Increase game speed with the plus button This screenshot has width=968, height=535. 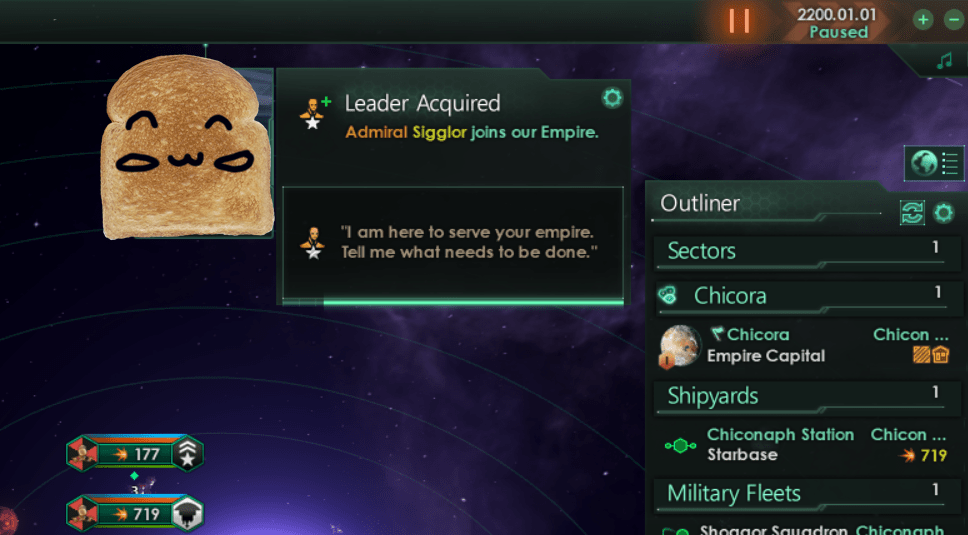click(923, 20)
